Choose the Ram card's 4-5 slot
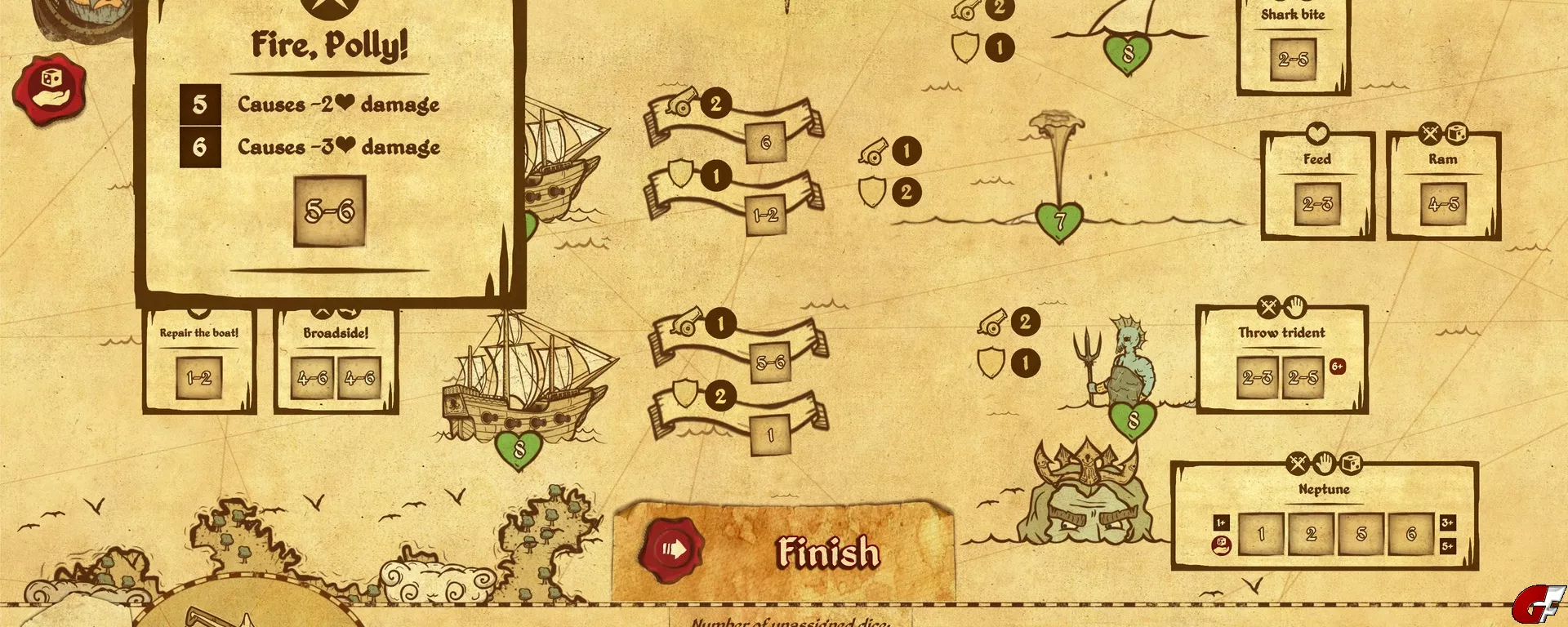Viewport: 1568px width, 627px height. point(1443,204)
